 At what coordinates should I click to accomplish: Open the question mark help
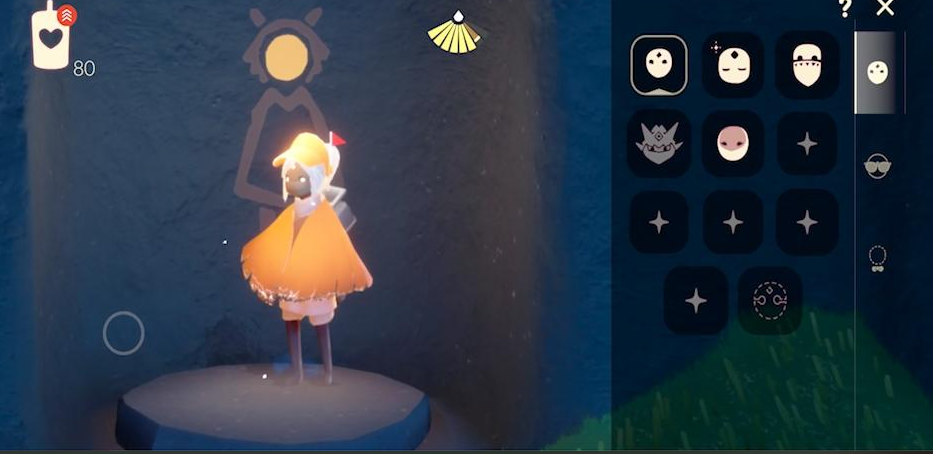point(845,9)
